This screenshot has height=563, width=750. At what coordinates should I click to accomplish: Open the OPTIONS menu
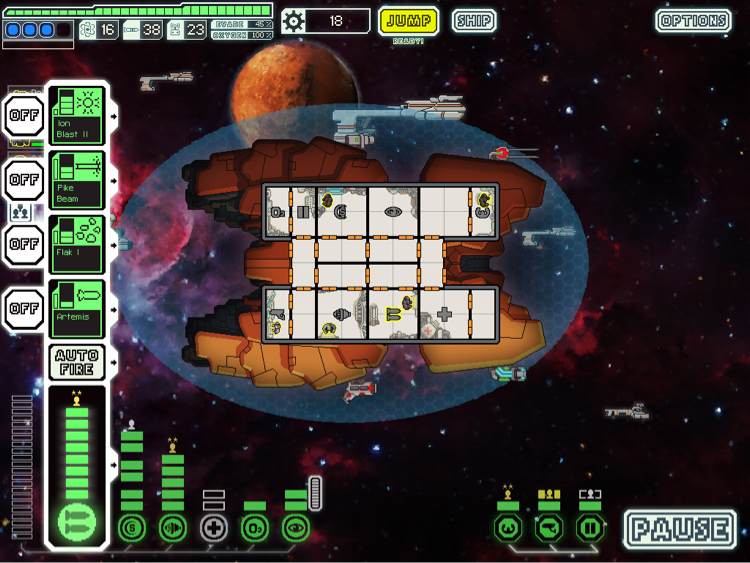click(693, 20)
